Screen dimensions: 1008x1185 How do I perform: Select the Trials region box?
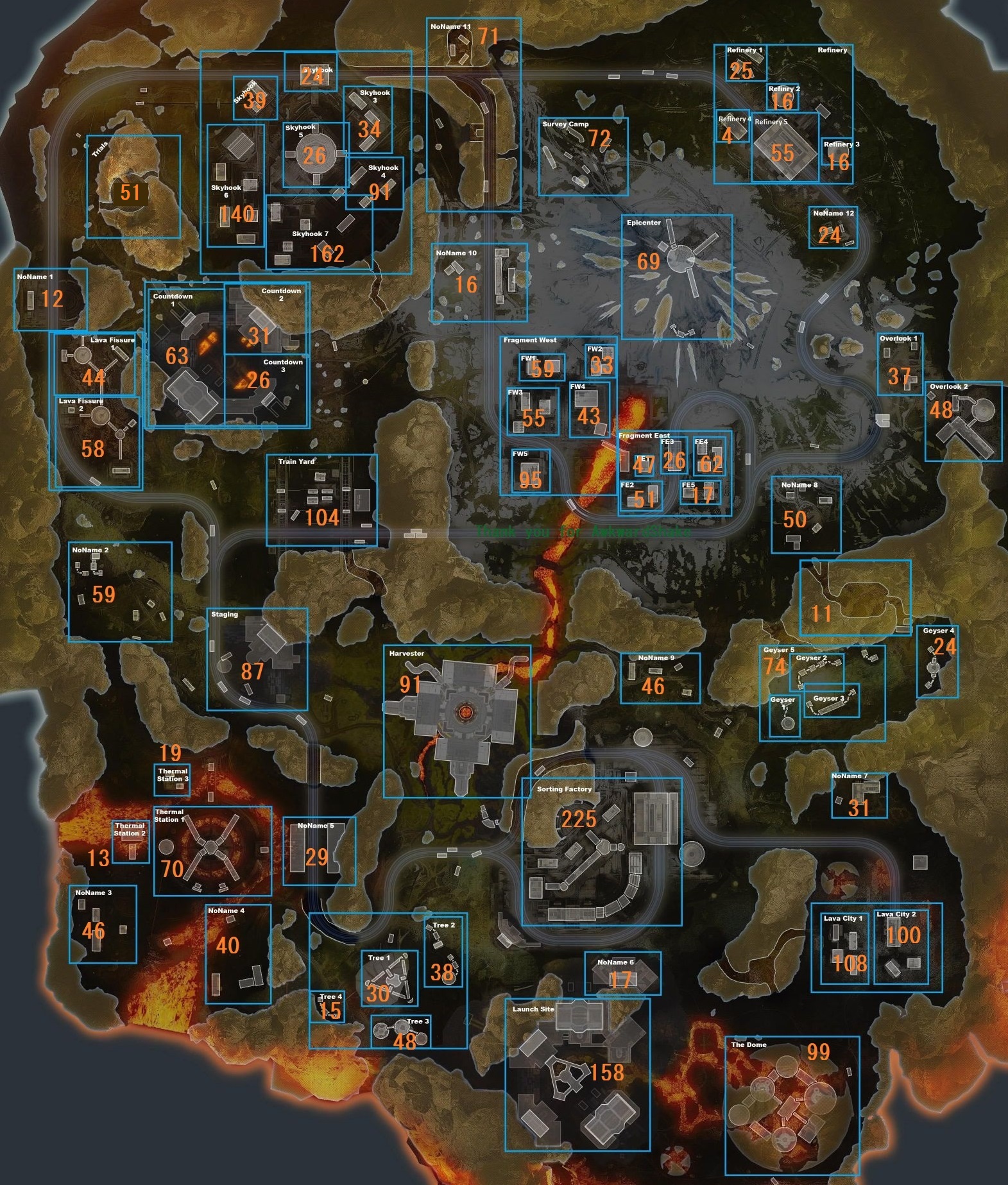pos(133,186)
